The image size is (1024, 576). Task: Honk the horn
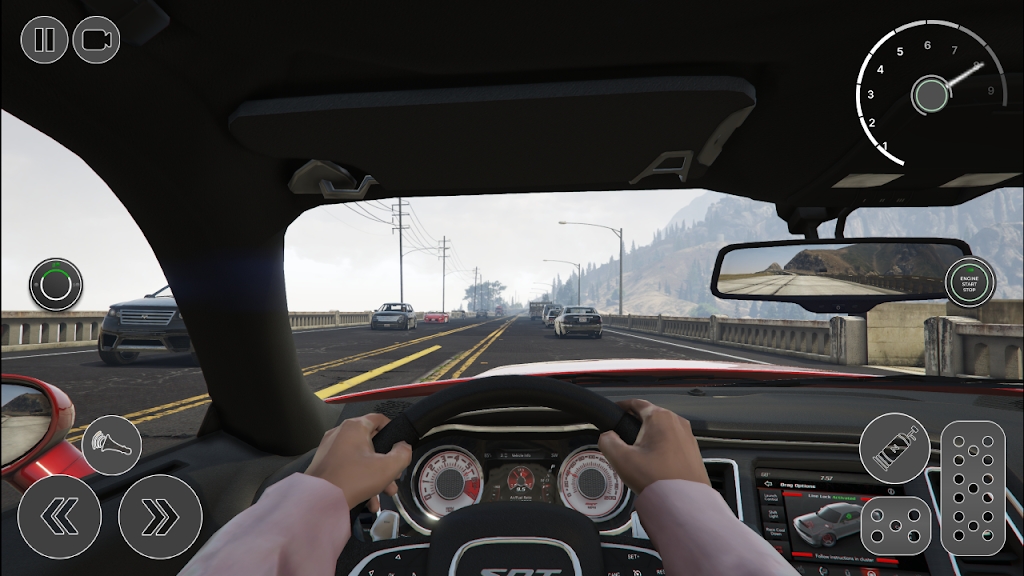point(111,445)
